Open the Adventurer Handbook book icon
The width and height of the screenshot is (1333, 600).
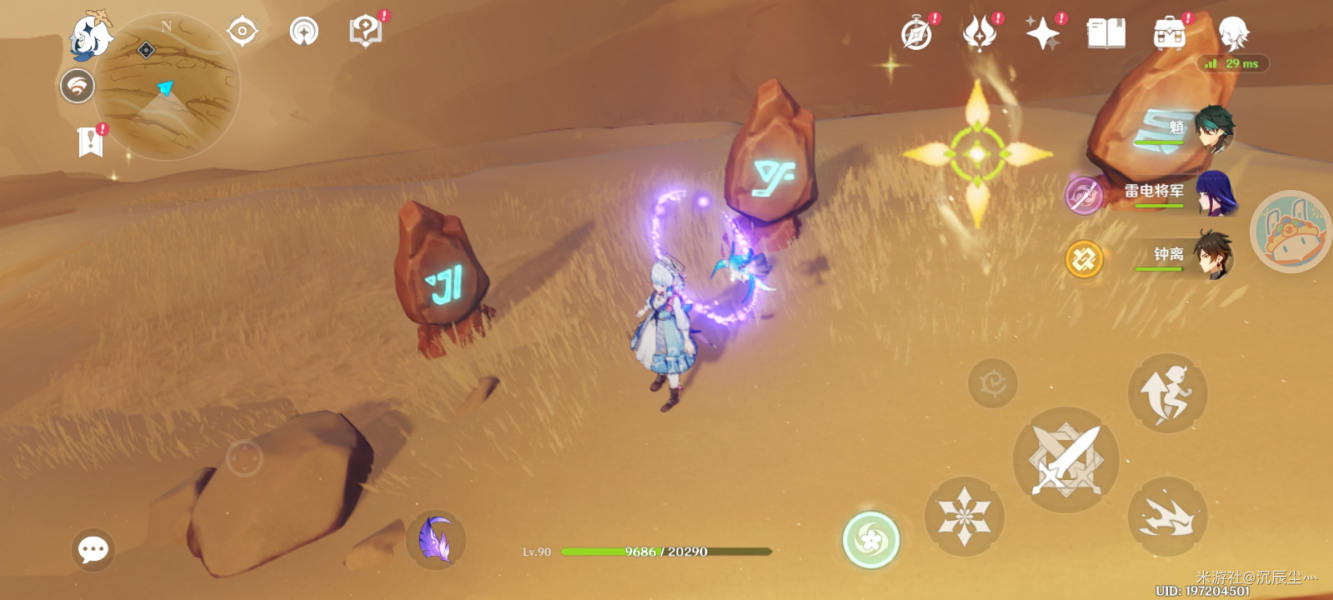(x=1106, y=33)
